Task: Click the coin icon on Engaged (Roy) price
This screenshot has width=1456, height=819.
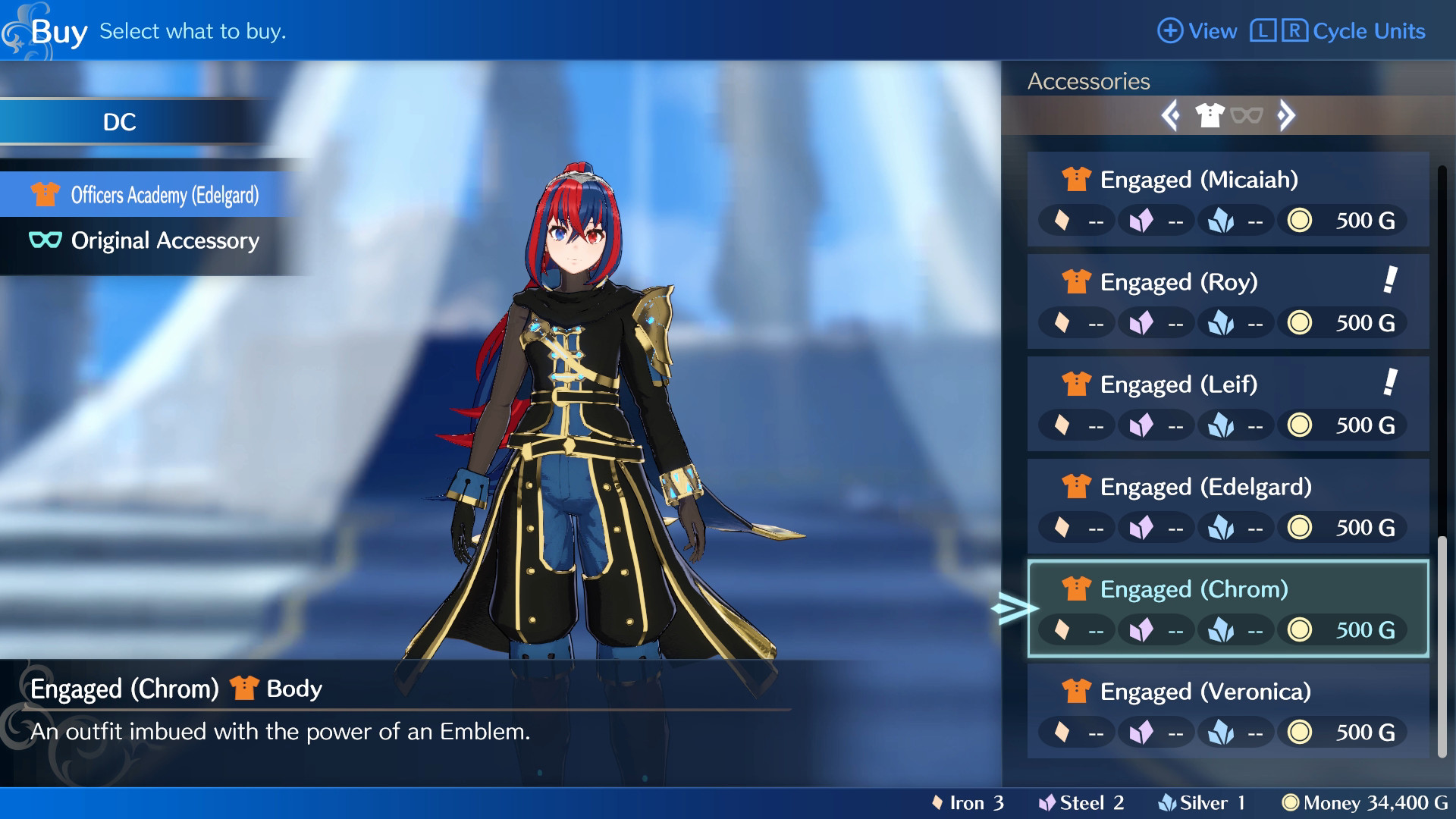Action: 1300,322
